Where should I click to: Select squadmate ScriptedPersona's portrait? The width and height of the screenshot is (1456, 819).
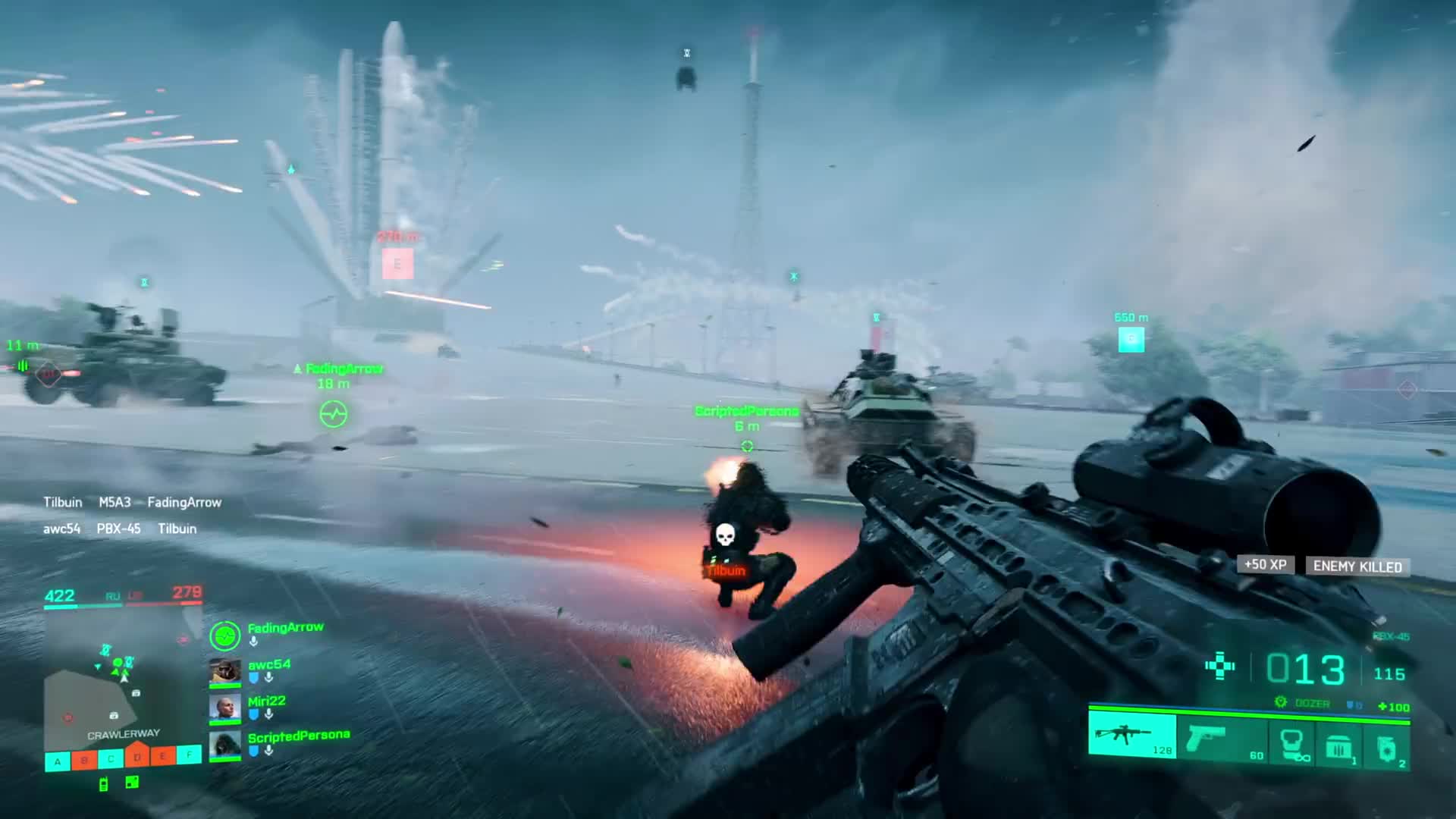(x=224, y=745)
